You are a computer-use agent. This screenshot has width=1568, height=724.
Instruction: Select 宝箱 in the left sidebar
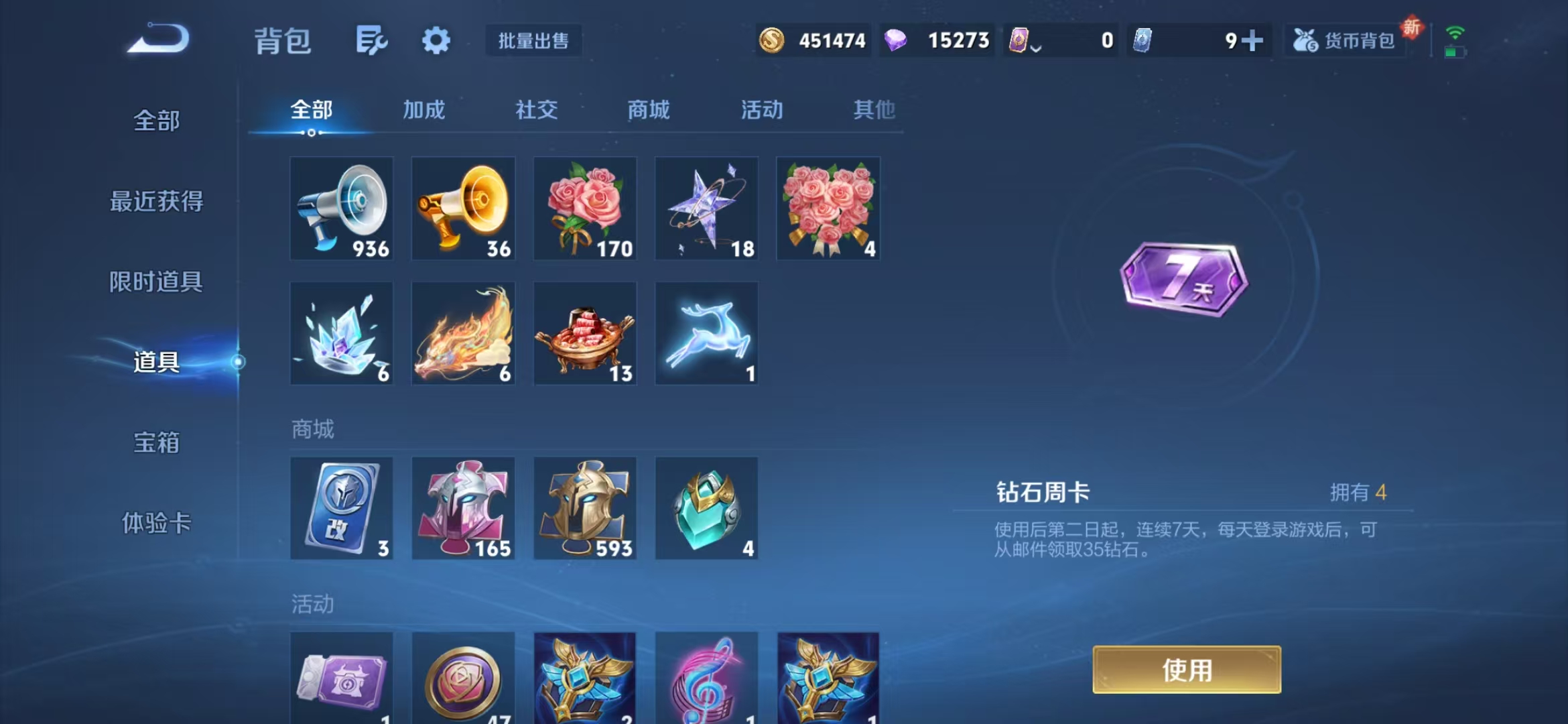pyautogui.click(x=156, y=442)
